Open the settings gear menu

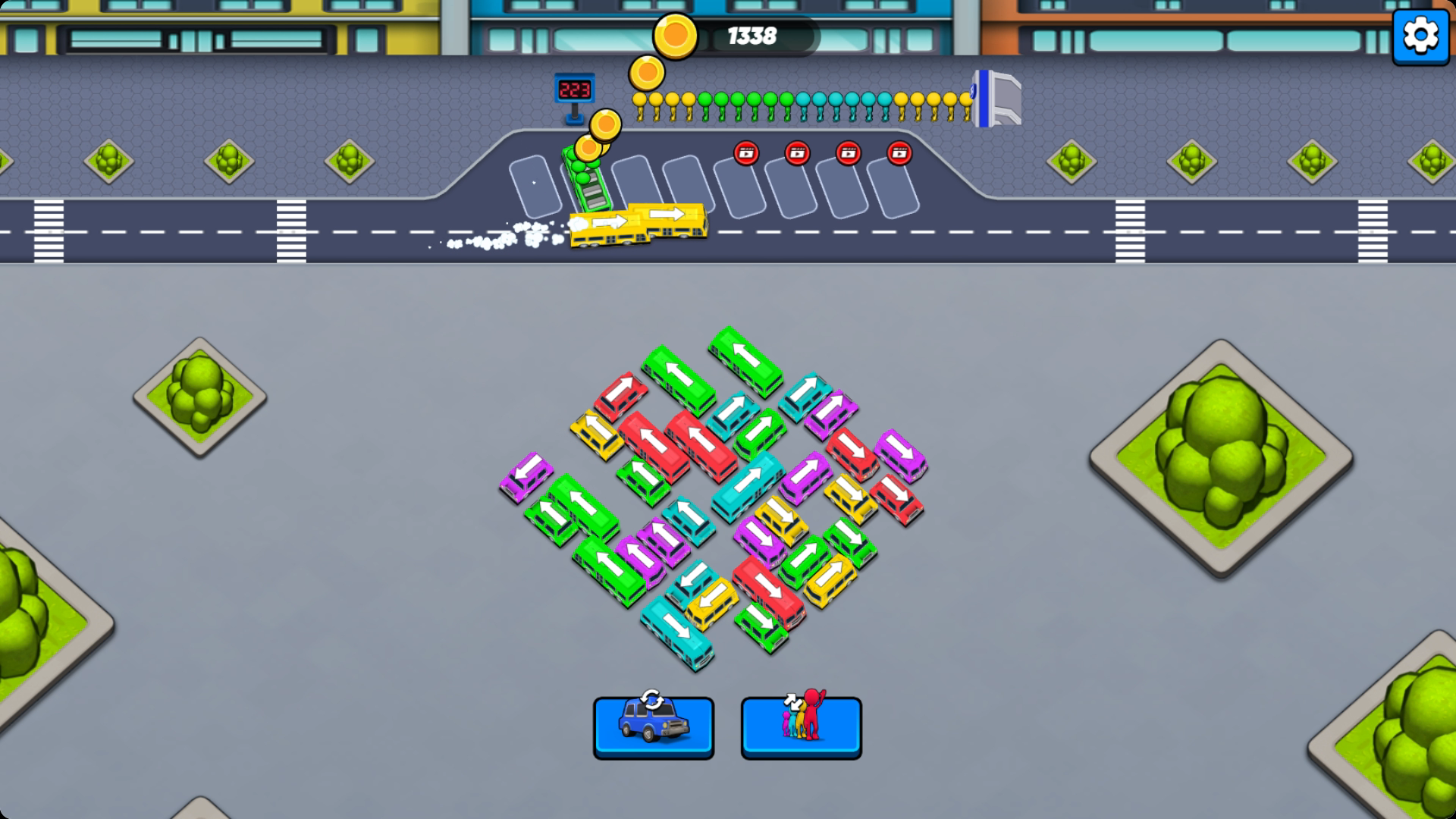(x=1420, y=36)
